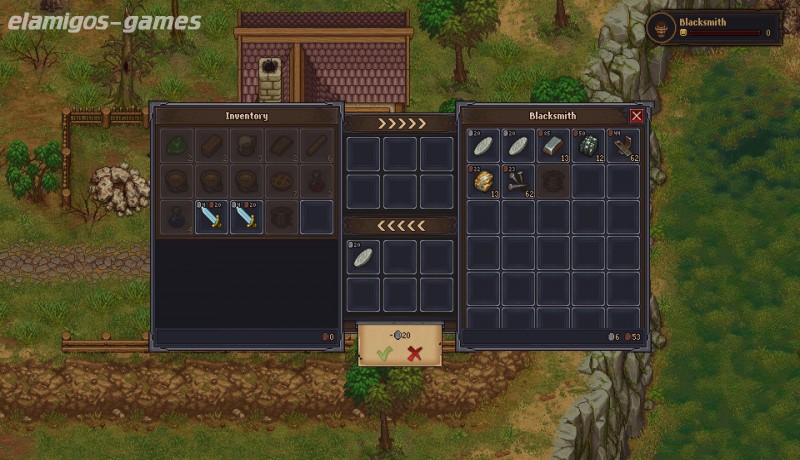Pick the nails from the Blacksmith stock

(x=519, y=181)
